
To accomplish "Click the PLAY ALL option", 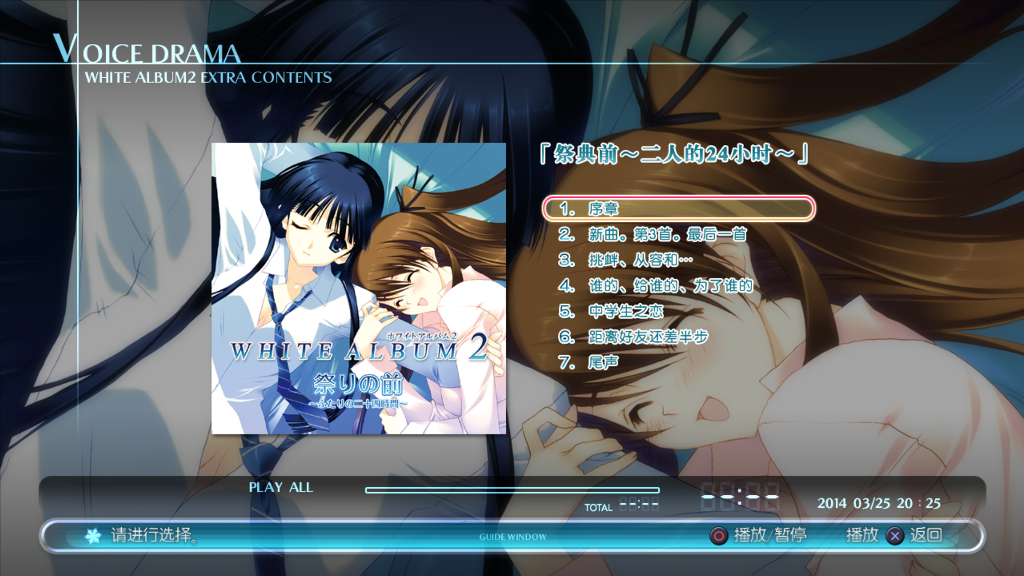I will [x=281, y=488].
